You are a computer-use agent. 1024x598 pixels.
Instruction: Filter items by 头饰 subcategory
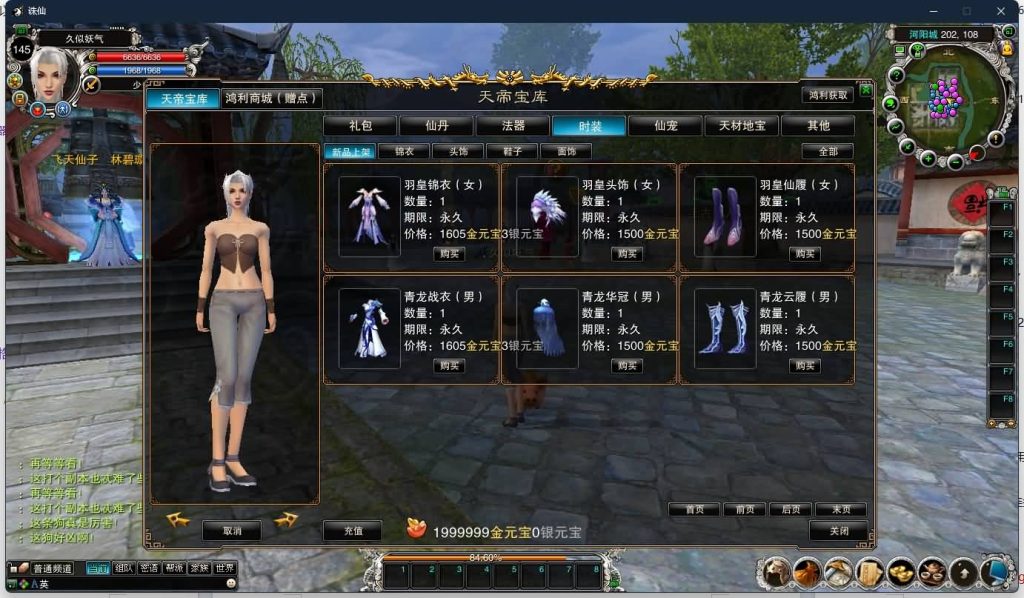click(458, 152)
